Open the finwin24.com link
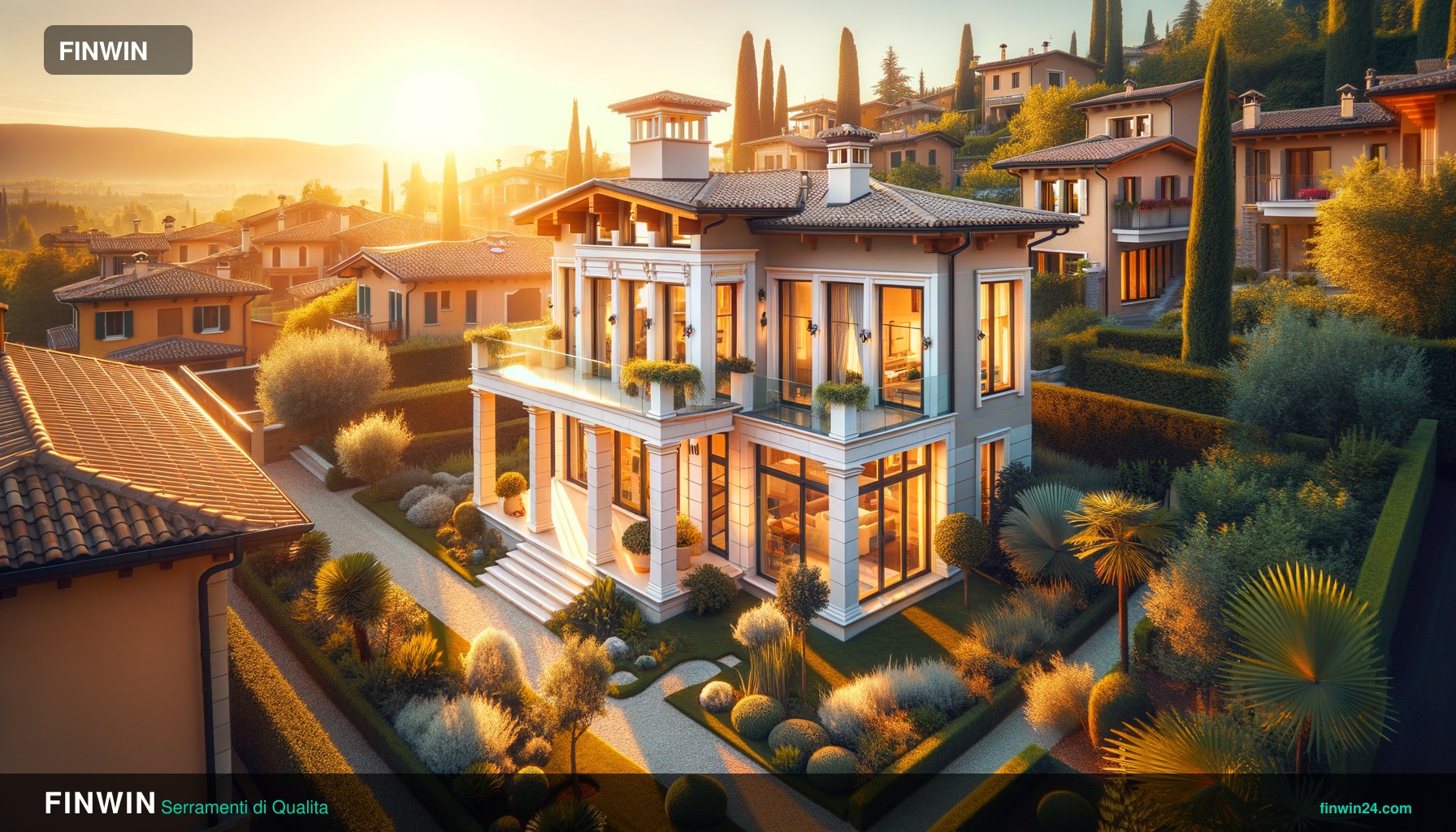The image size is (1456, 832). (1365, 808)
